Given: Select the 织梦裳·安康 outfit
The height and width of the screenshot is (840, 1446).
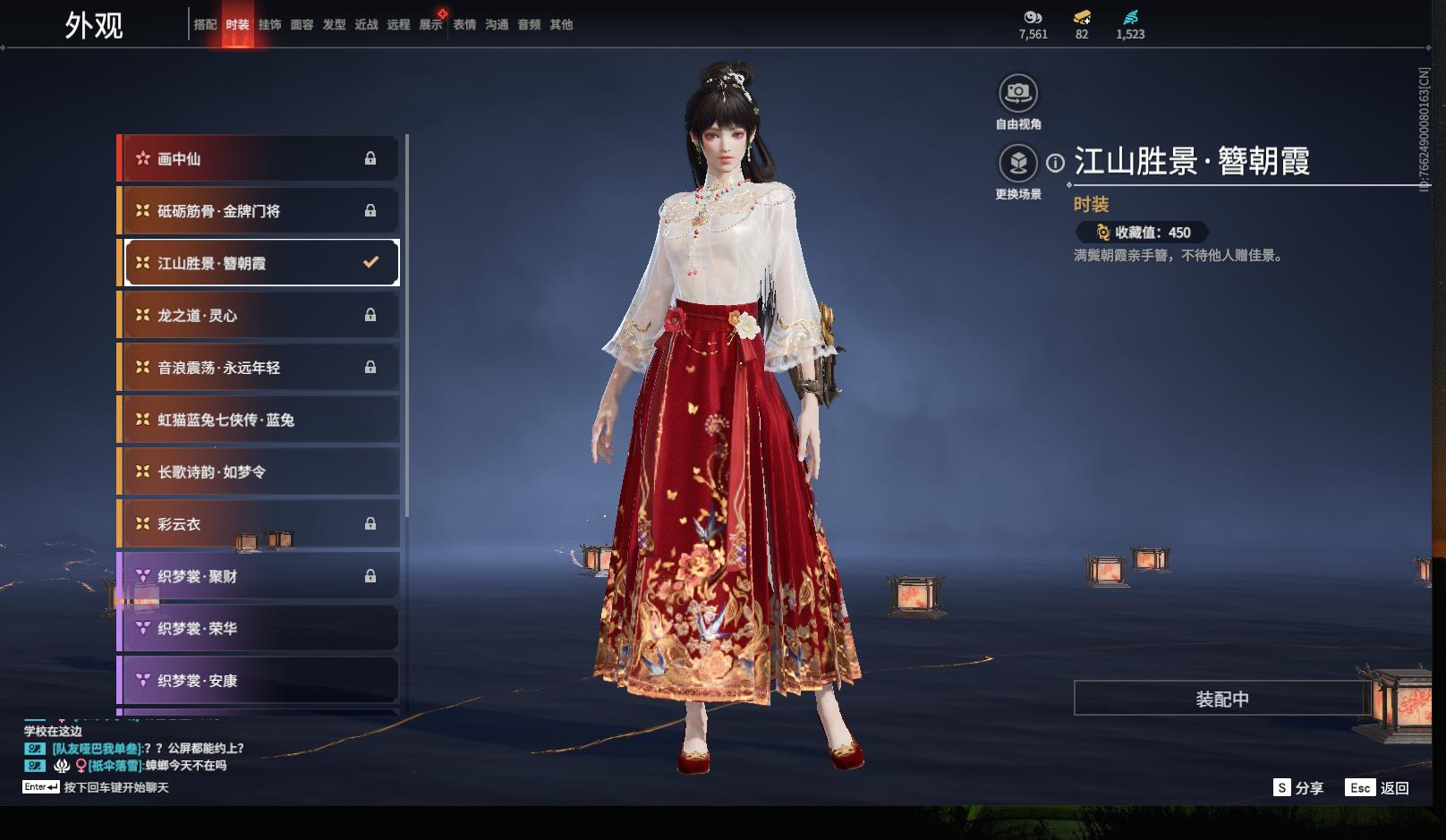Looking at the screenshot, I should [x=259, y=681].
